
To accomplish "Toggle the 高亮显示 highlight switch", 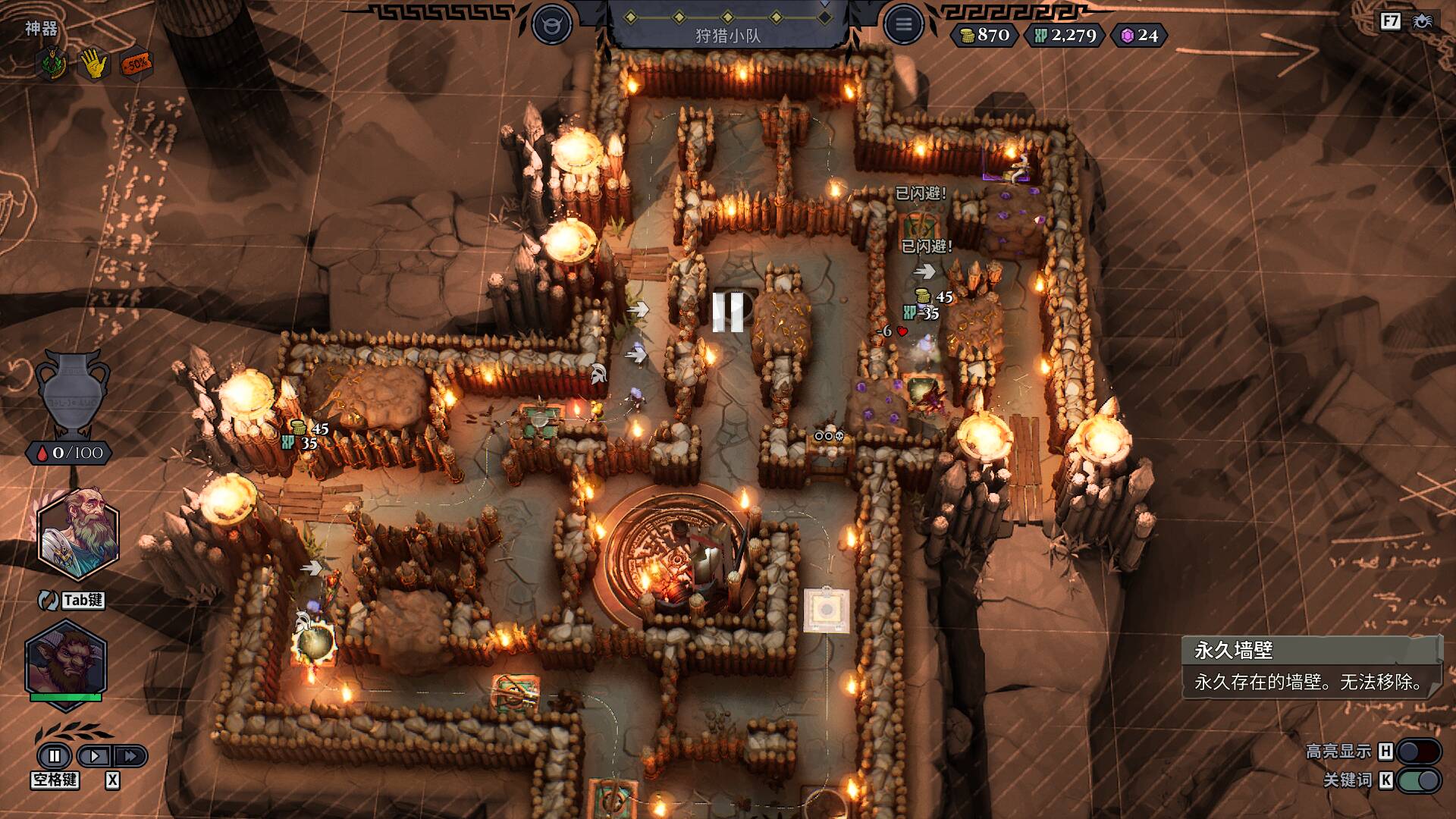I will pos(1418,752).
